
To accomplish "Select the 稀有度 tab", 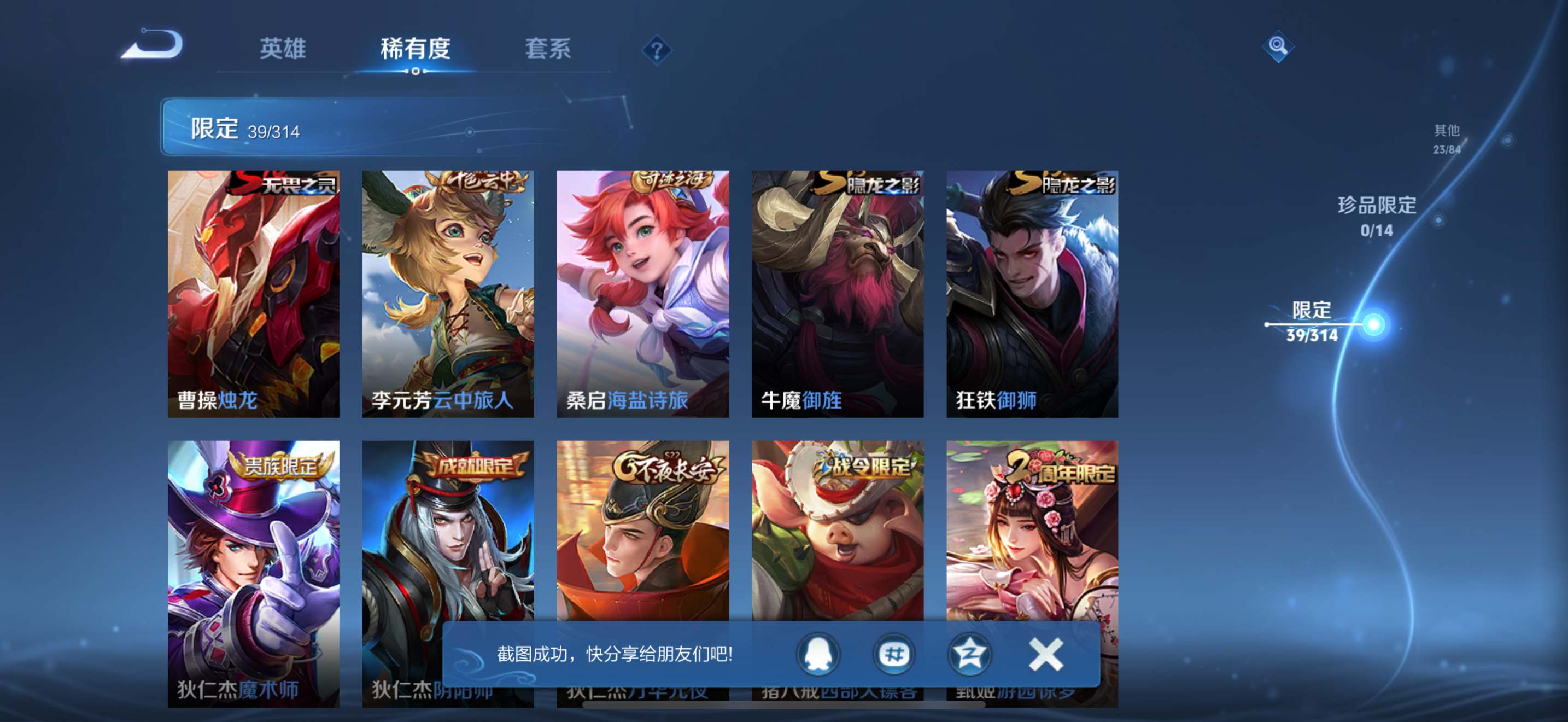I will (415, 49).
